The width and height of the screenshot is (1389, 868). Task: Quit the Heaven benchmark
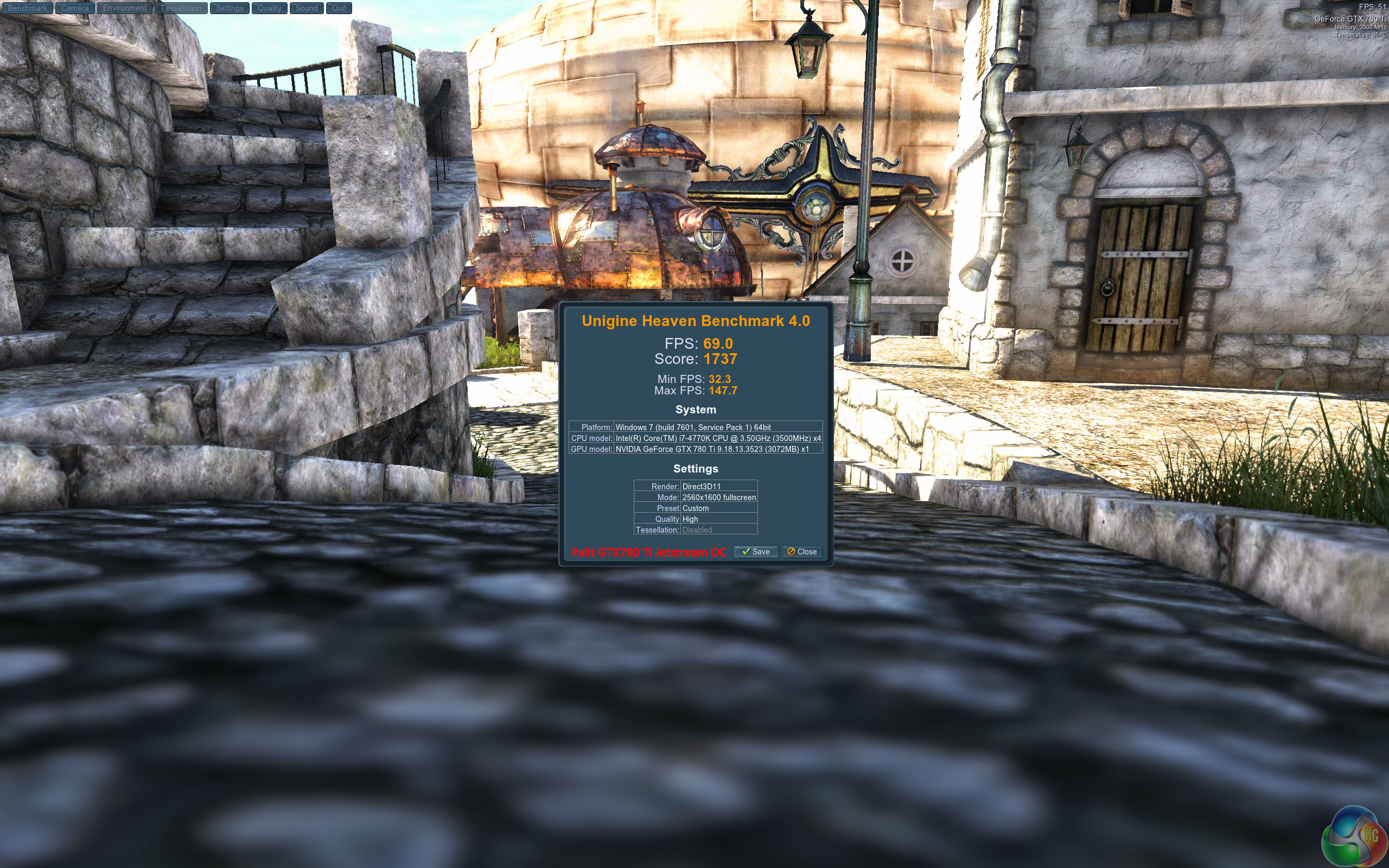click(339, 8)
